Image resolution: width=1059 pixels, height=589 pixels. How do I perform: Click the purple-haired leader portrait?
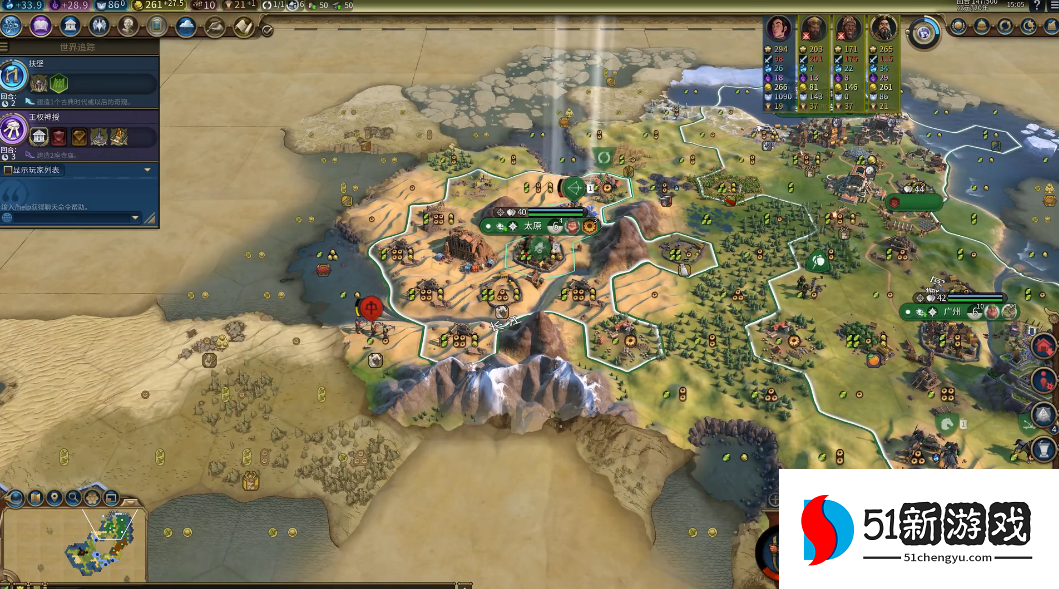[x=778, y=27]
